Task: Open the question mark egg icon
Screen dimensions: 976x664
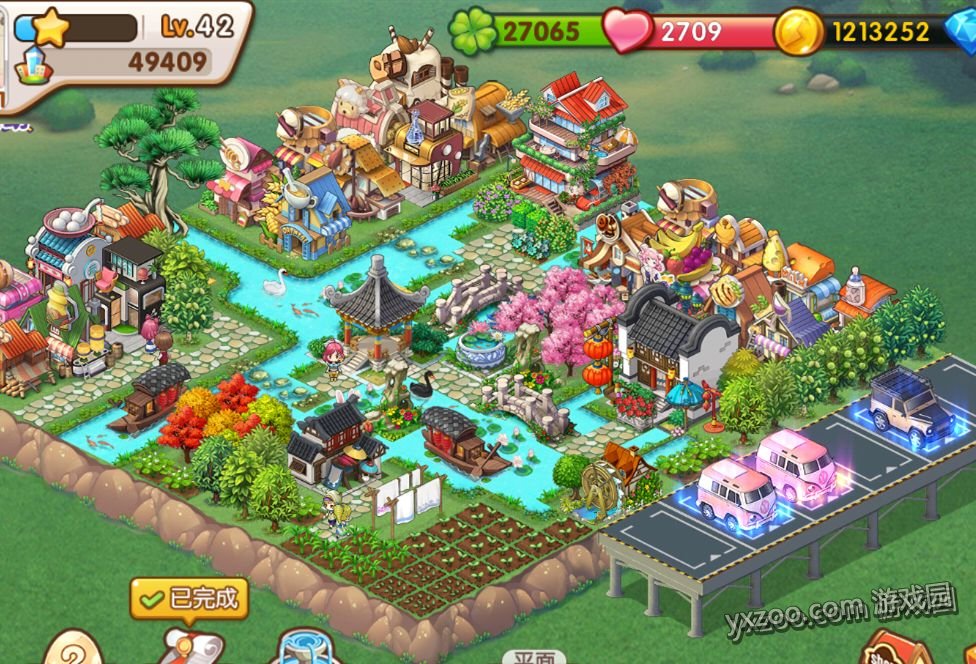Action: pyautogui.click(x=74, y=648)
